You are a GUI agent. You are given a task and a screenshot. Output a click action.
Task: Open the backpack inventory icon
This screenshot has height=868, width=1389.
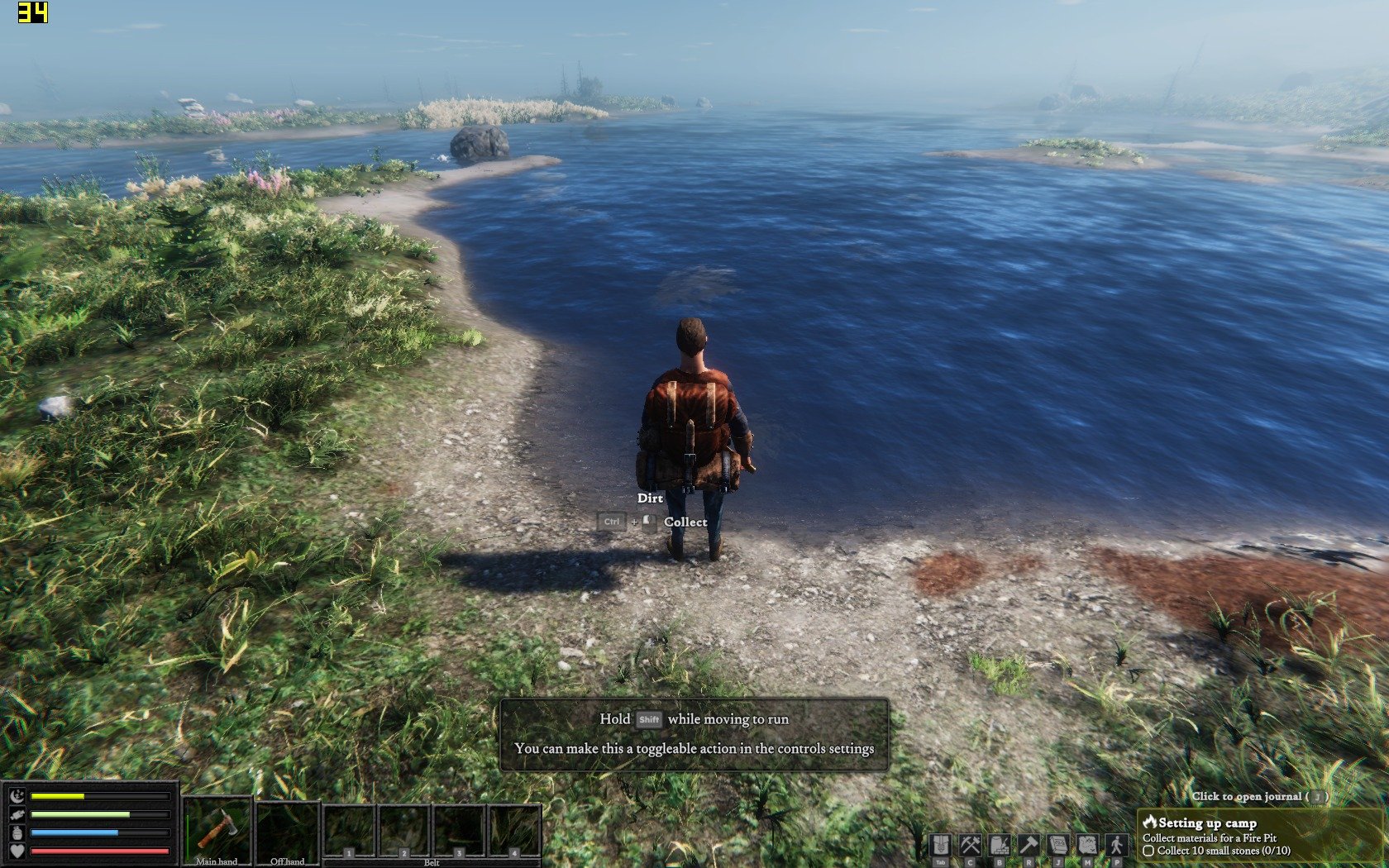(940, 845)
